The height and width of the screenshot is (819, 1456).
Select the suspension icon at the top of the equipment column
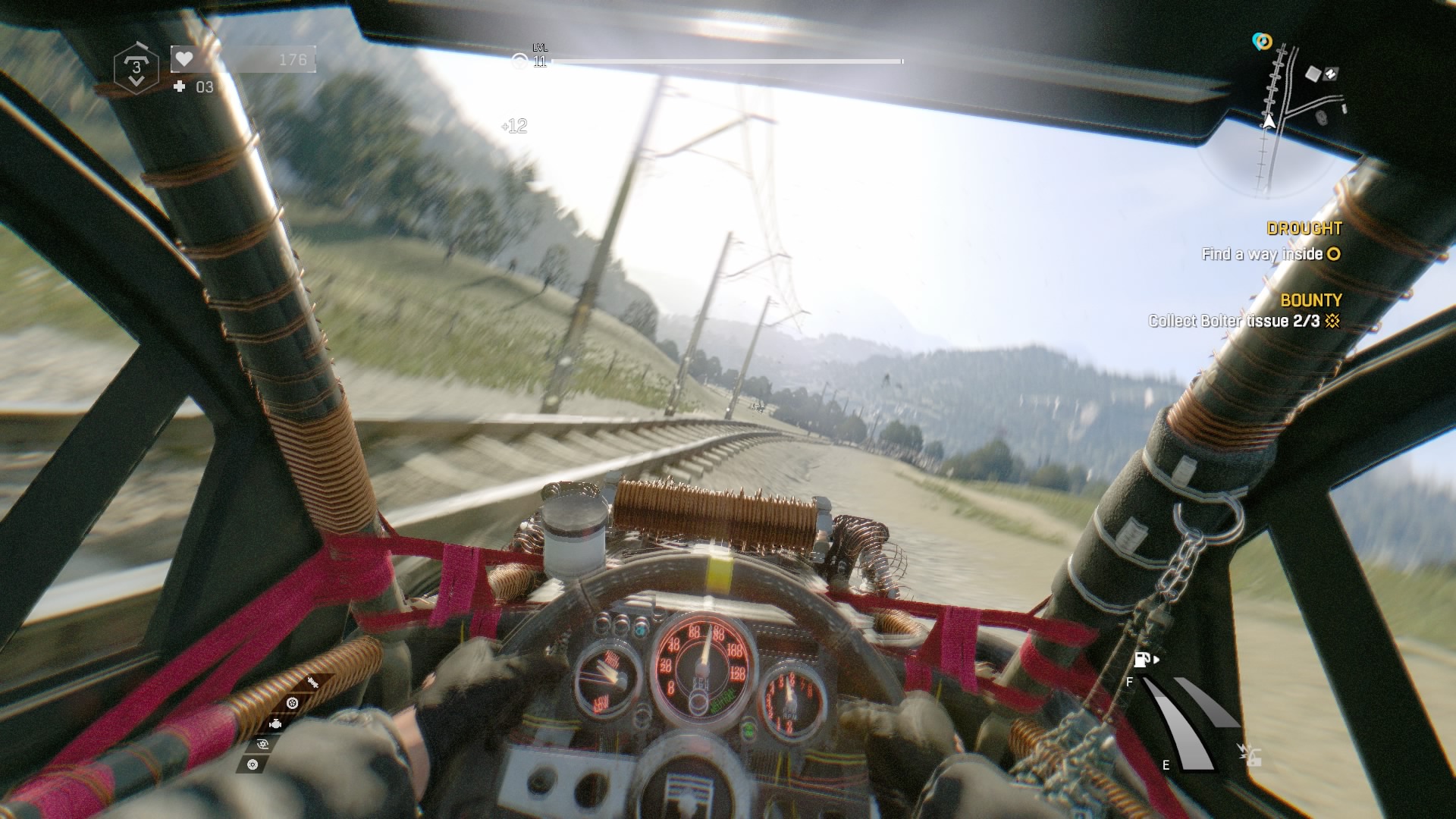pyautogui.click(x=312, y=682)
